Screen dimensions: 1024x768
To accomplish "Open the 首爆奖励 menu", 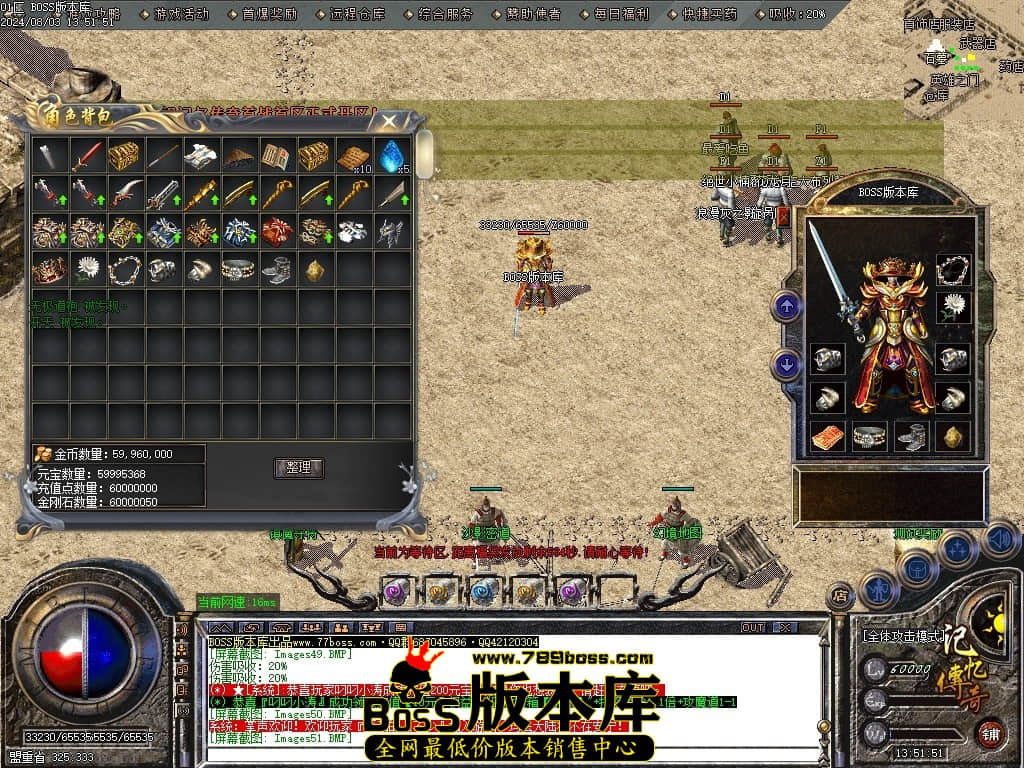I will click(268, 14).
